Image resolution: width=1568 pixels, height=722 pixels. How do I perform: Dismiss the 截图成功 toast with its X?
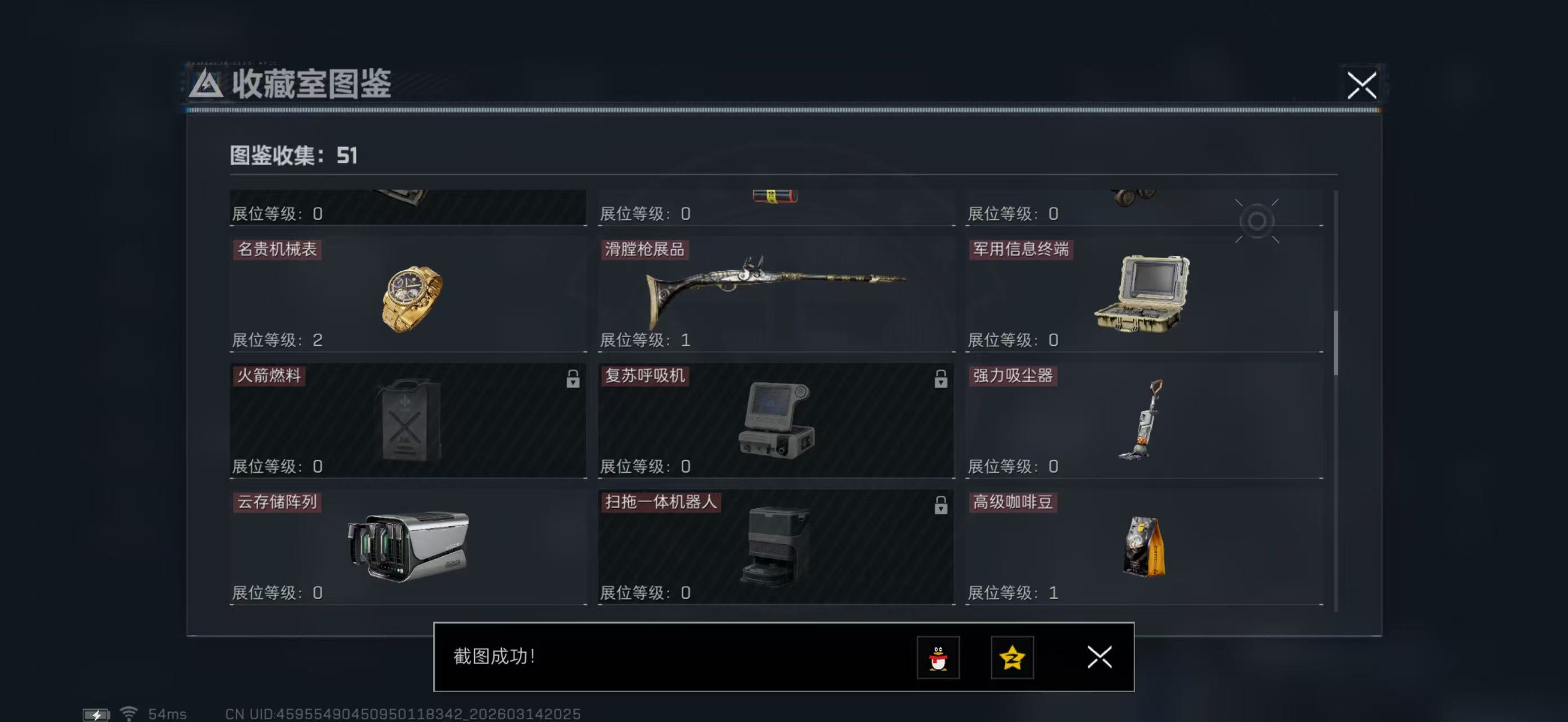pyautogui.click(x=1099, y=658)
